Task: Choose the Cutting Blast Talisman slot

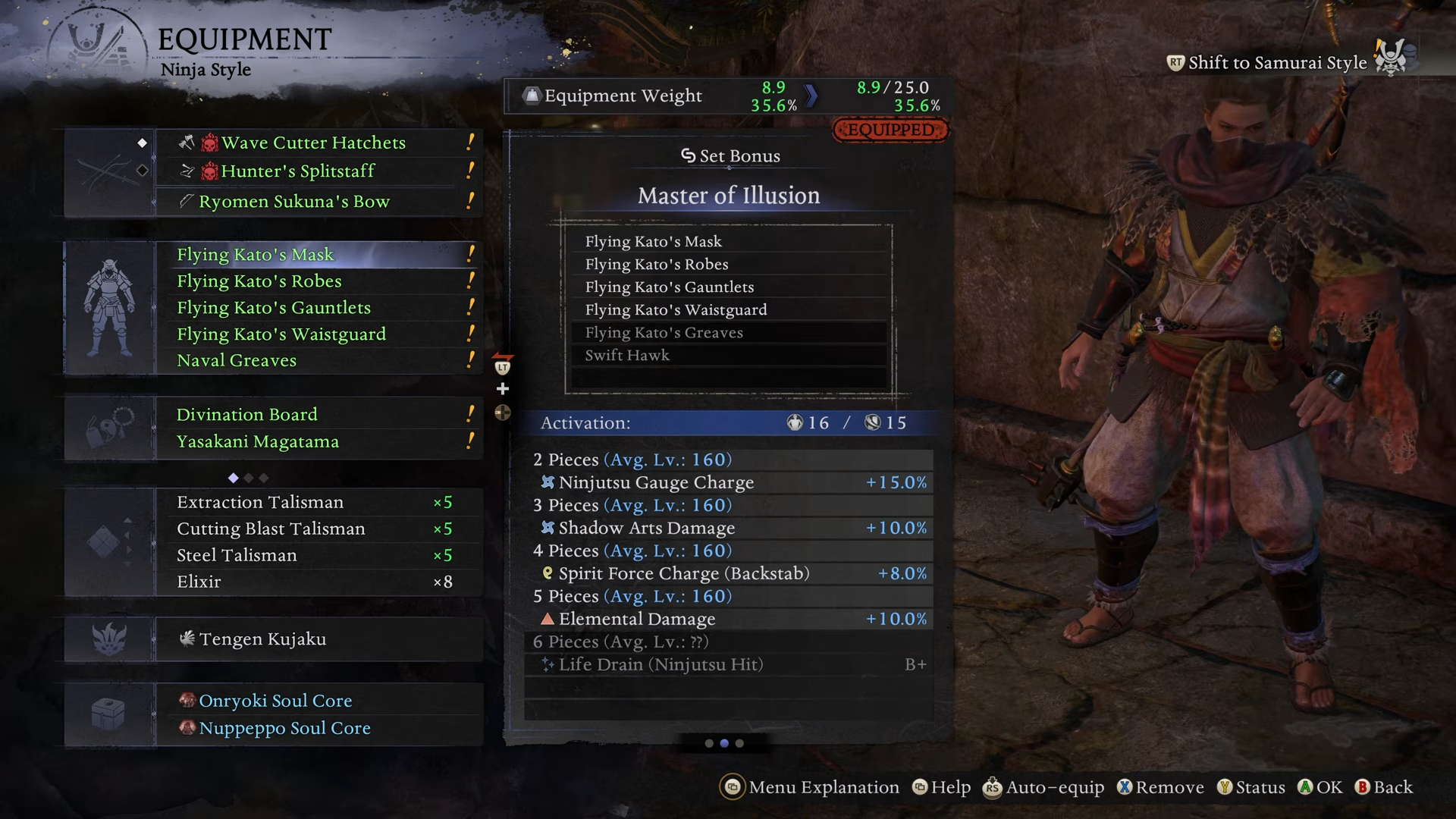Action: pos(271,529)
